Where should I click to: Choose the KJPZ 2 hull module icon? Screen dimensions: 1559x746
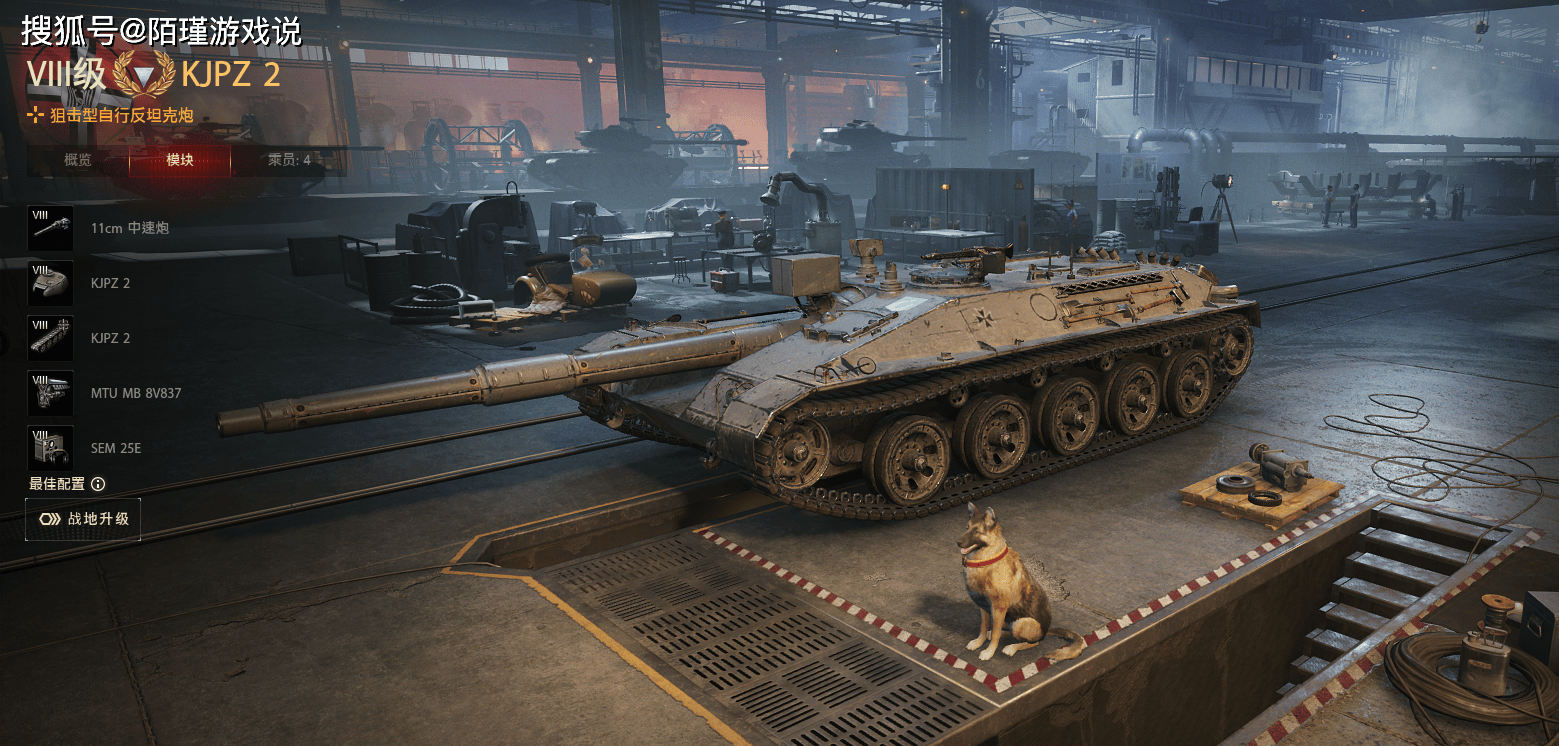coord(50,283)
